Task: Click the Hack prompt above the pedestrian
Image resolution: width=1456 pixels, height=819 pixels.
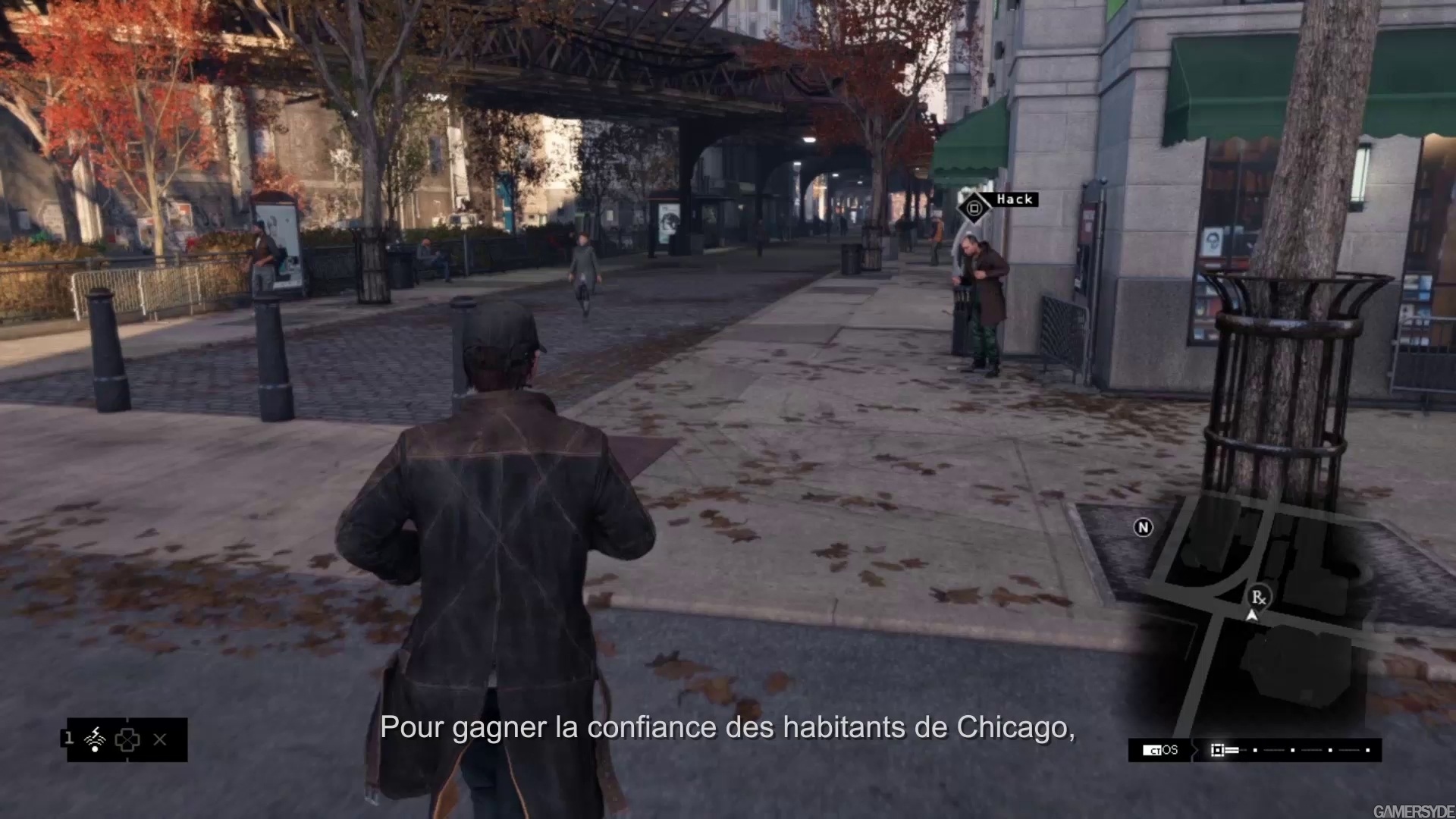Action: pyautogui.click(x=1014, y=199)
